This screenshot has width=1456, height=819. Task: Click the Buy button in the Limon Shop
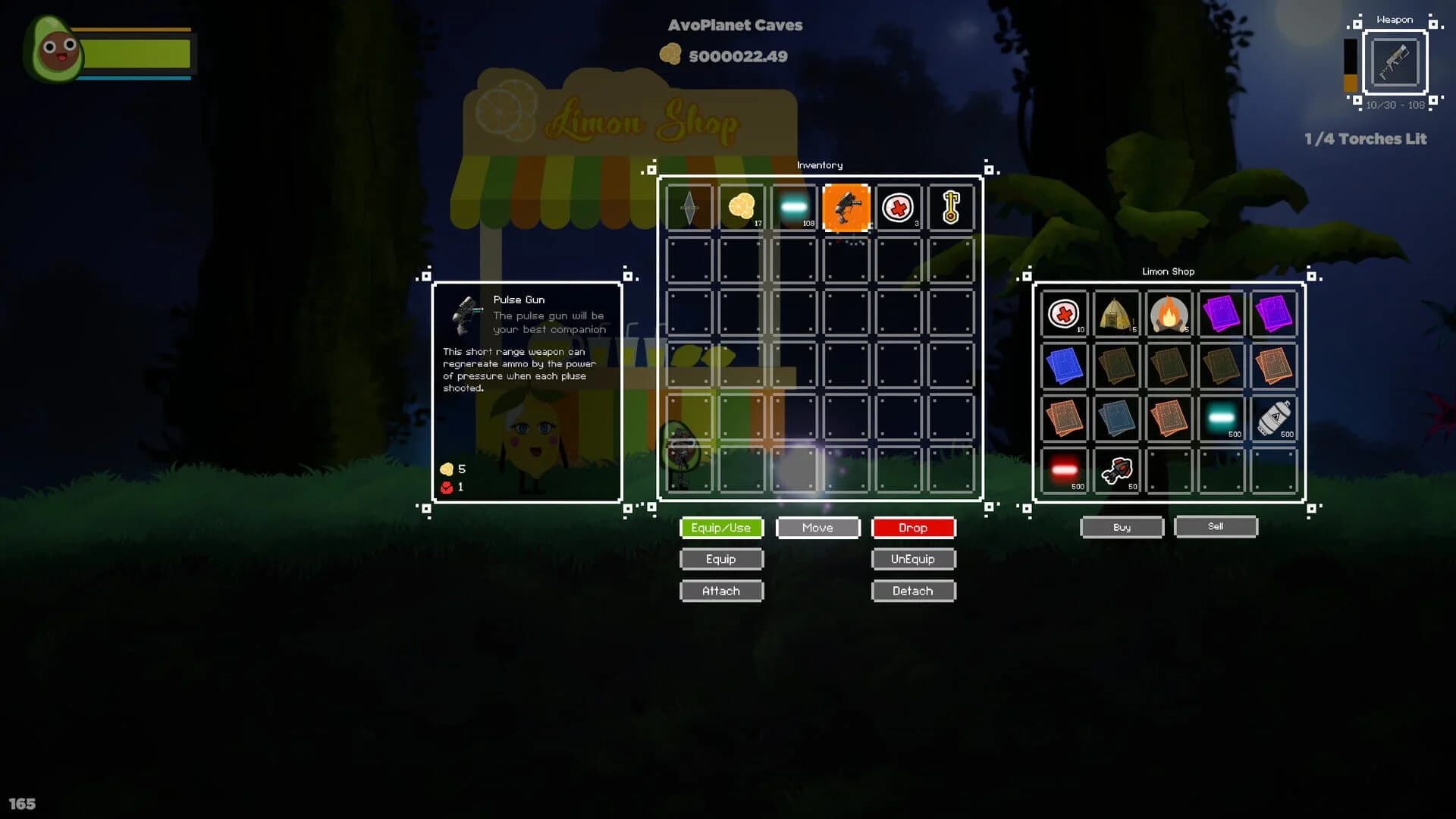coord(1122,526)
